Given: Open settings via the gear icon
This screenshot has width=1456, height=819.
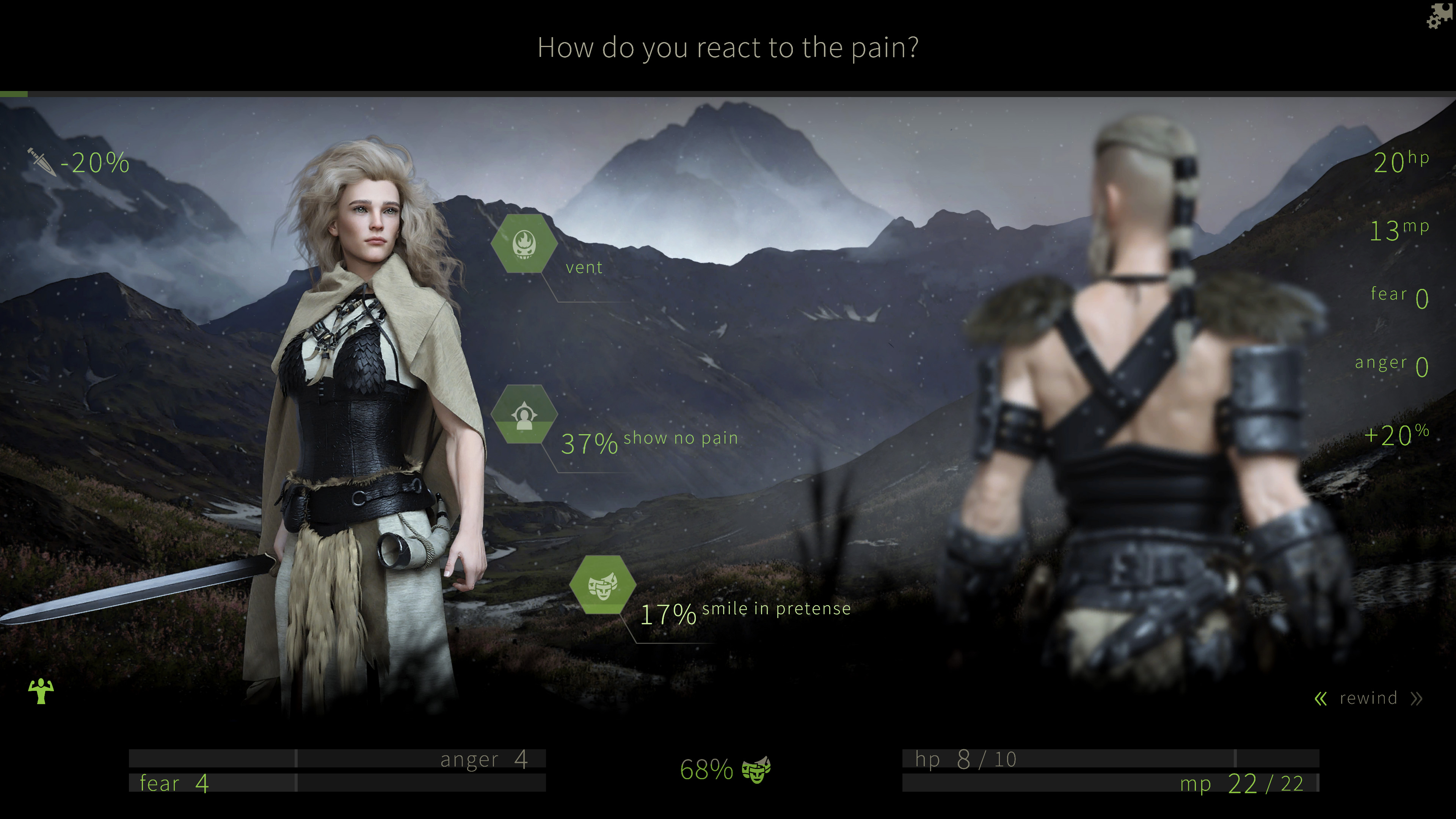Looking at the screenshot, I should 1439,16.
